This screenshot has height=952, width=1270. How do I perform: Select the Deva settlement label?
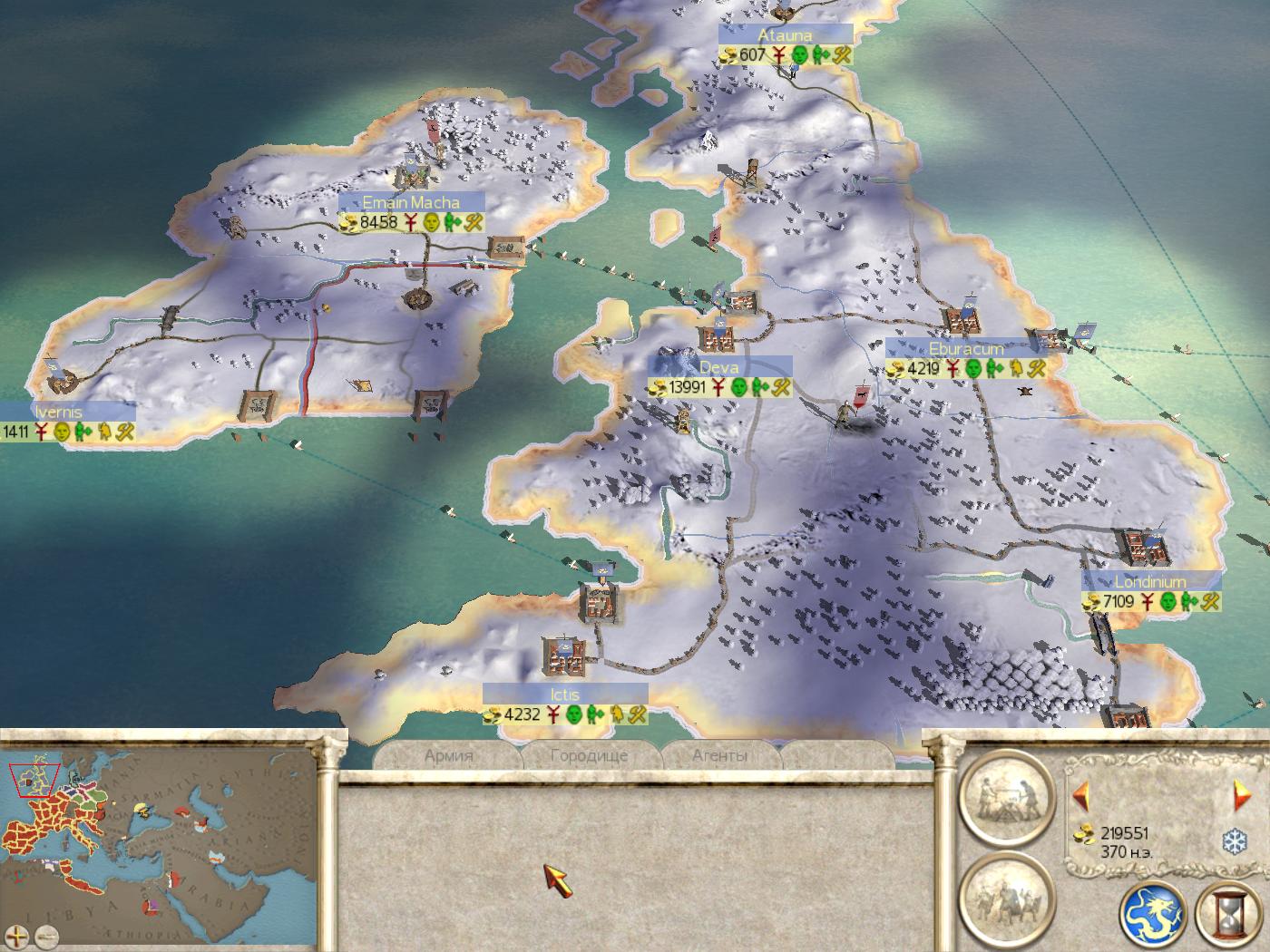[718, 367]
